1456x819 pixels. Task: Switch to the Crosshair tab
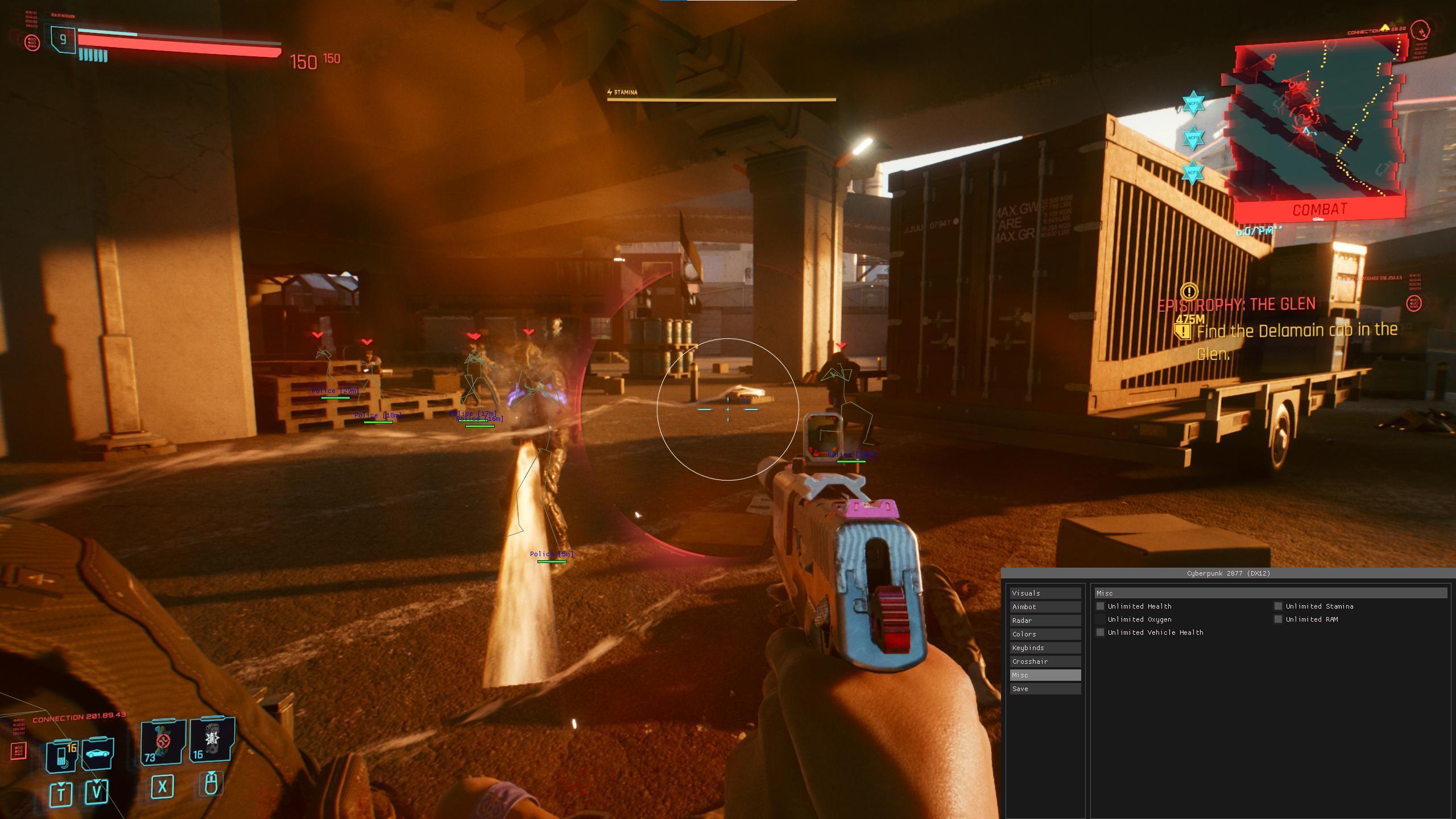click(x=1045, y=661)
